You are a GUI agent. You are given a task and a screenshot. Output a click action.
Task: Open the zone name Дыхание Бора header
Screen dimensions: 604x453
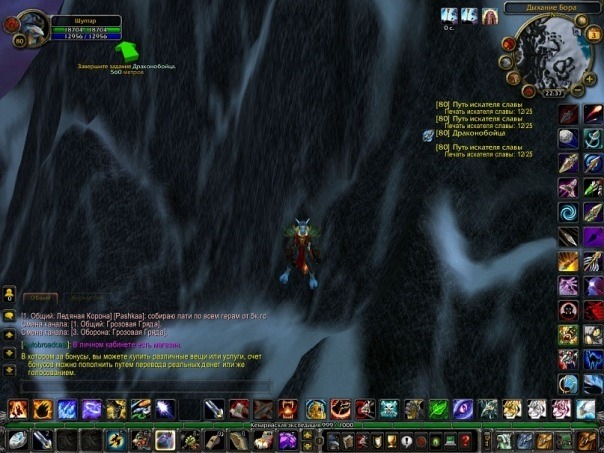pos(550,7)
